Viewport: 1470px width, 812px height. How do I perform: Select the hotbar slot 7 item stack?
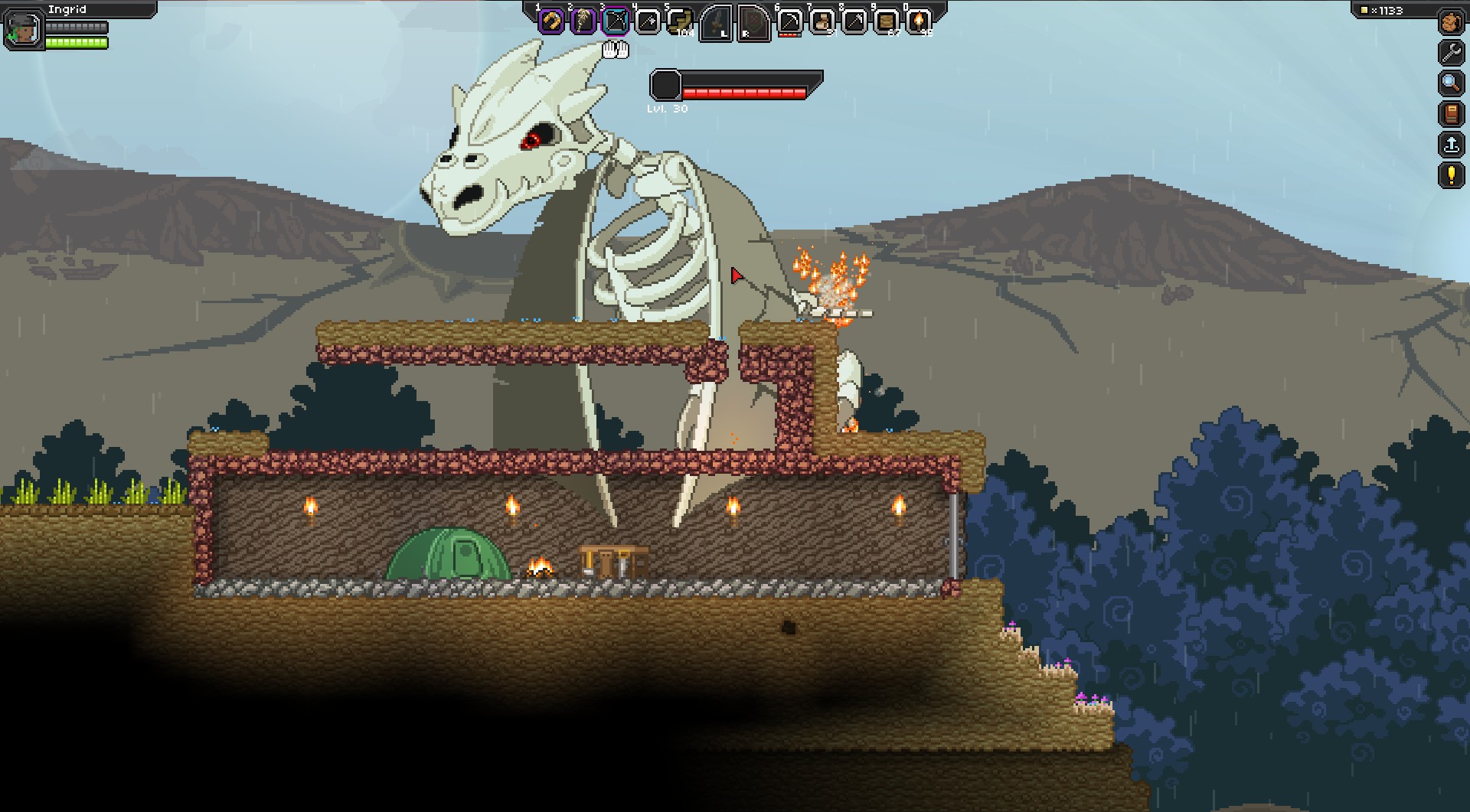point(822,21)
